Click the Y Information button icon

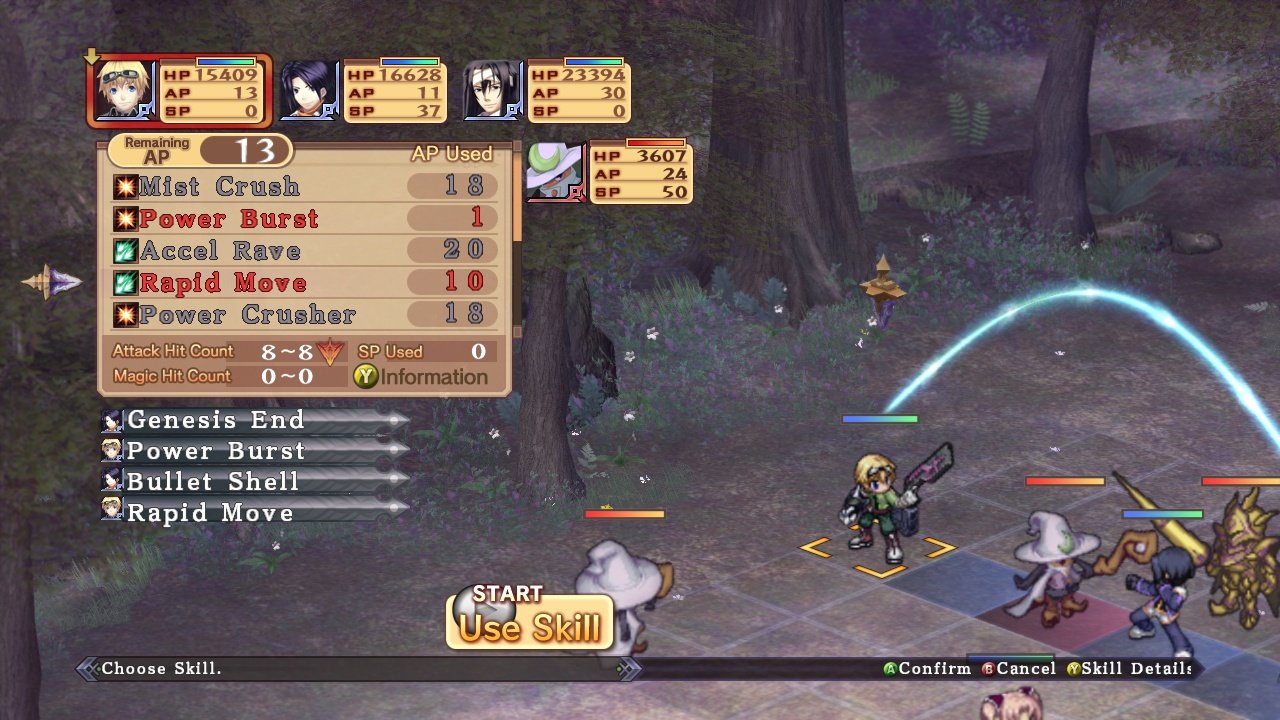point(366,377)
